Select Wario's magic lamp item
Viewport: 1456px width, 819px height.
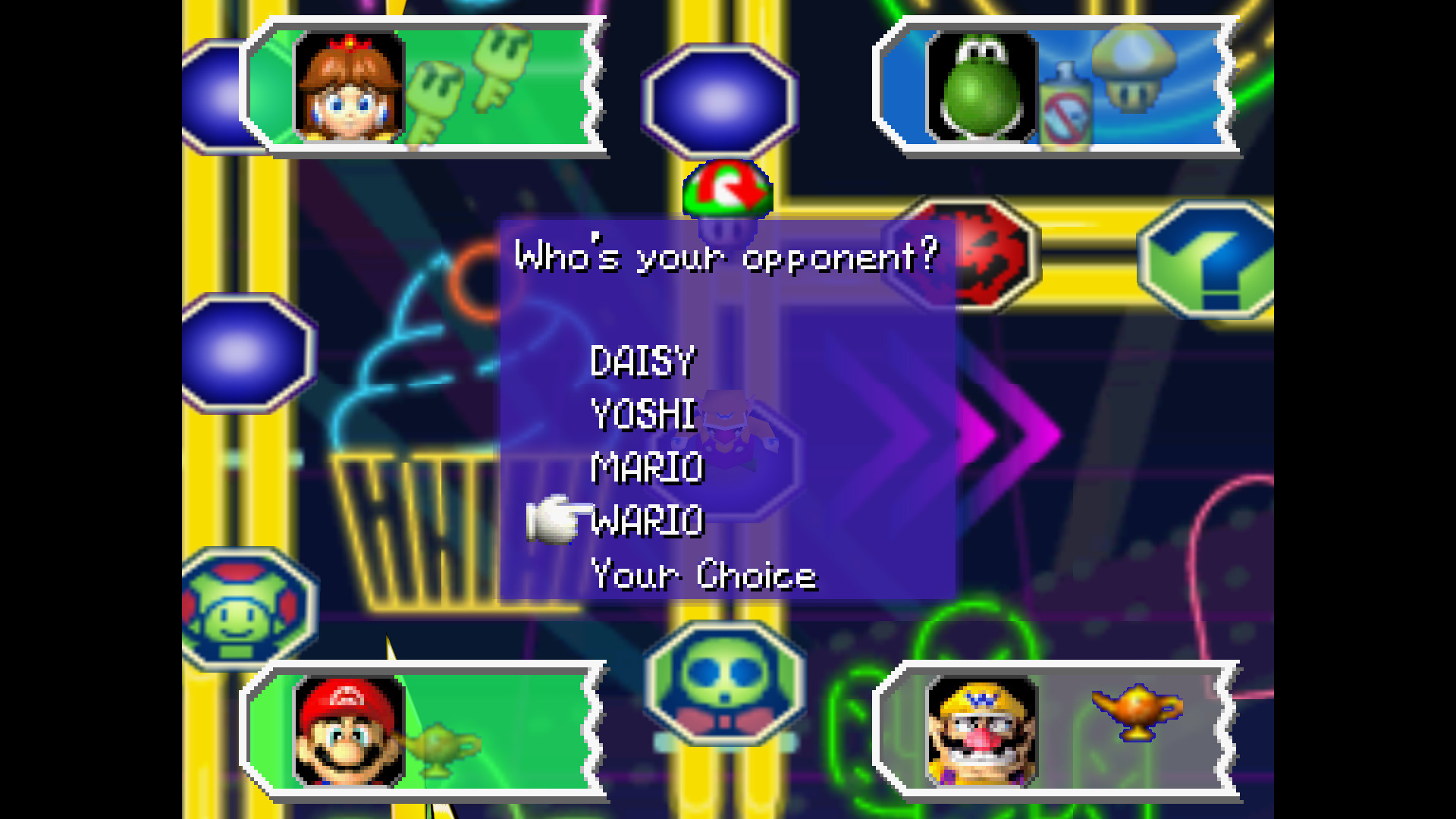1136,711
